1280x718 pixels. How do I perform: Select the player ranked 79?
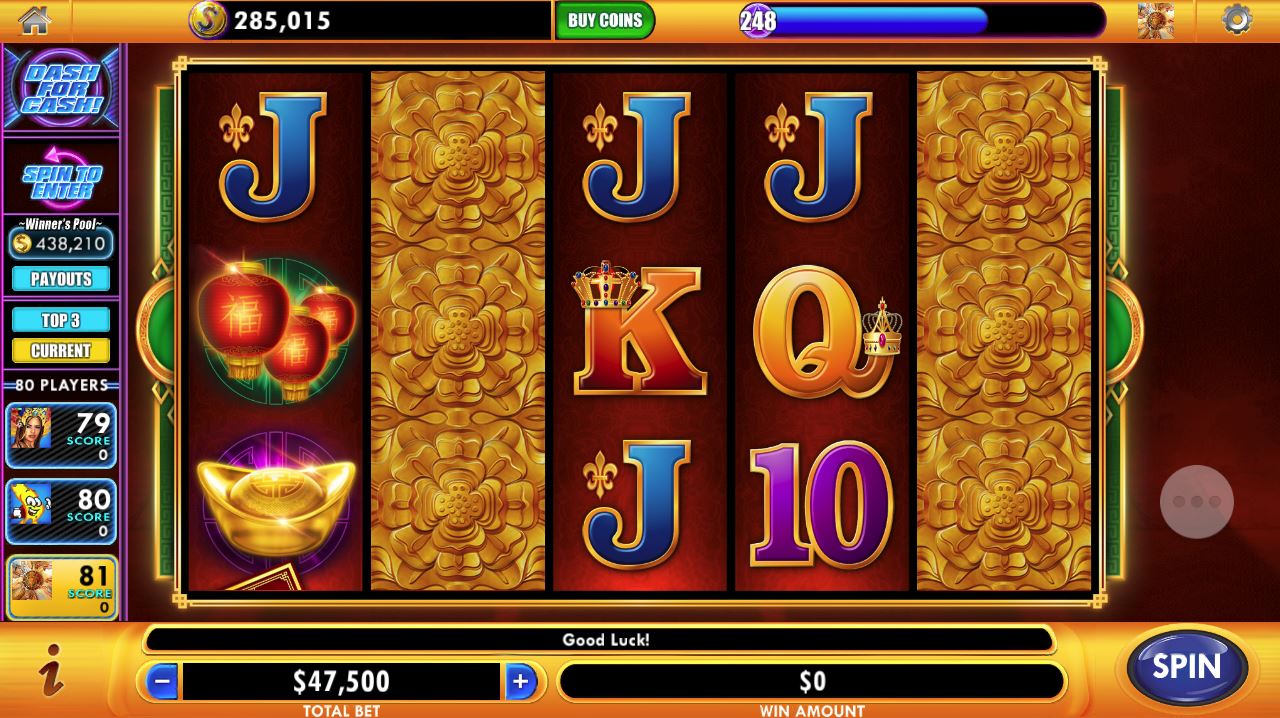tap(61, 435)
